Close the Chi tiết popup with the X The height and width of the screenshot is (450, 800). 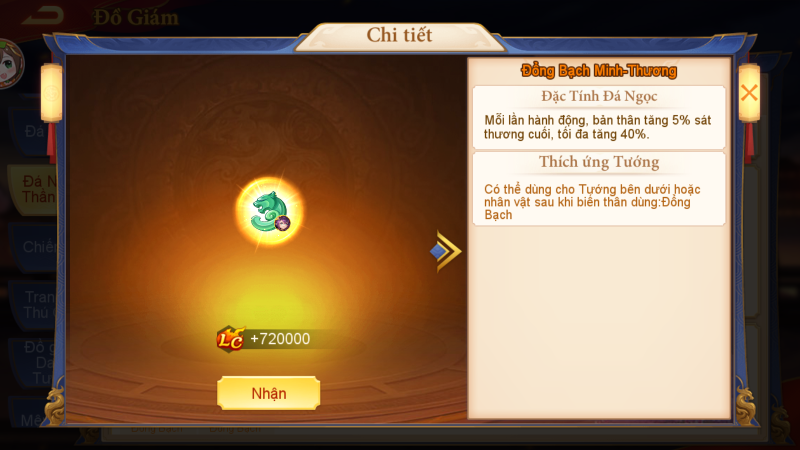748,93
